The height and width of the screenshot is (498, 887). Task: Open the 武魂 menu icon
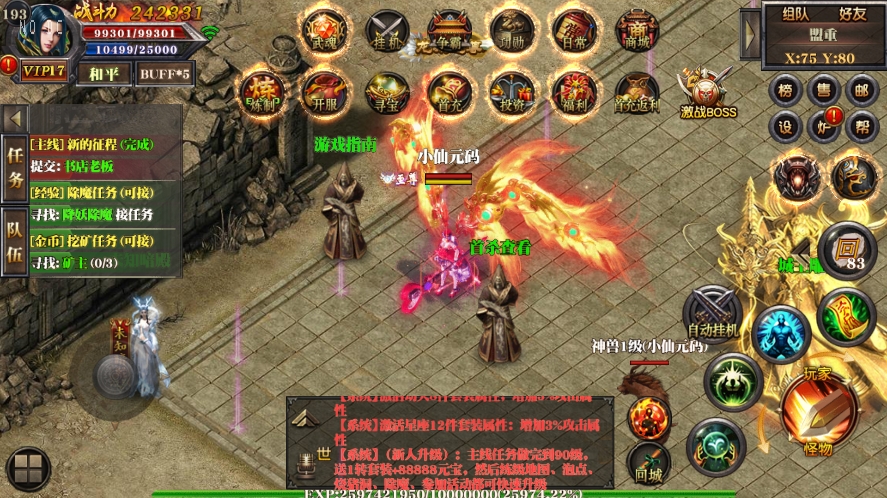point(324,32)
